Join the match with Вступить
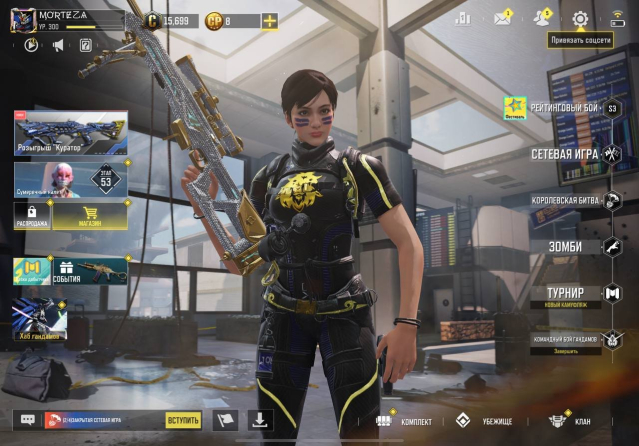Image resolution: width=639 pixels, height=446 pixels. [183, 420]
